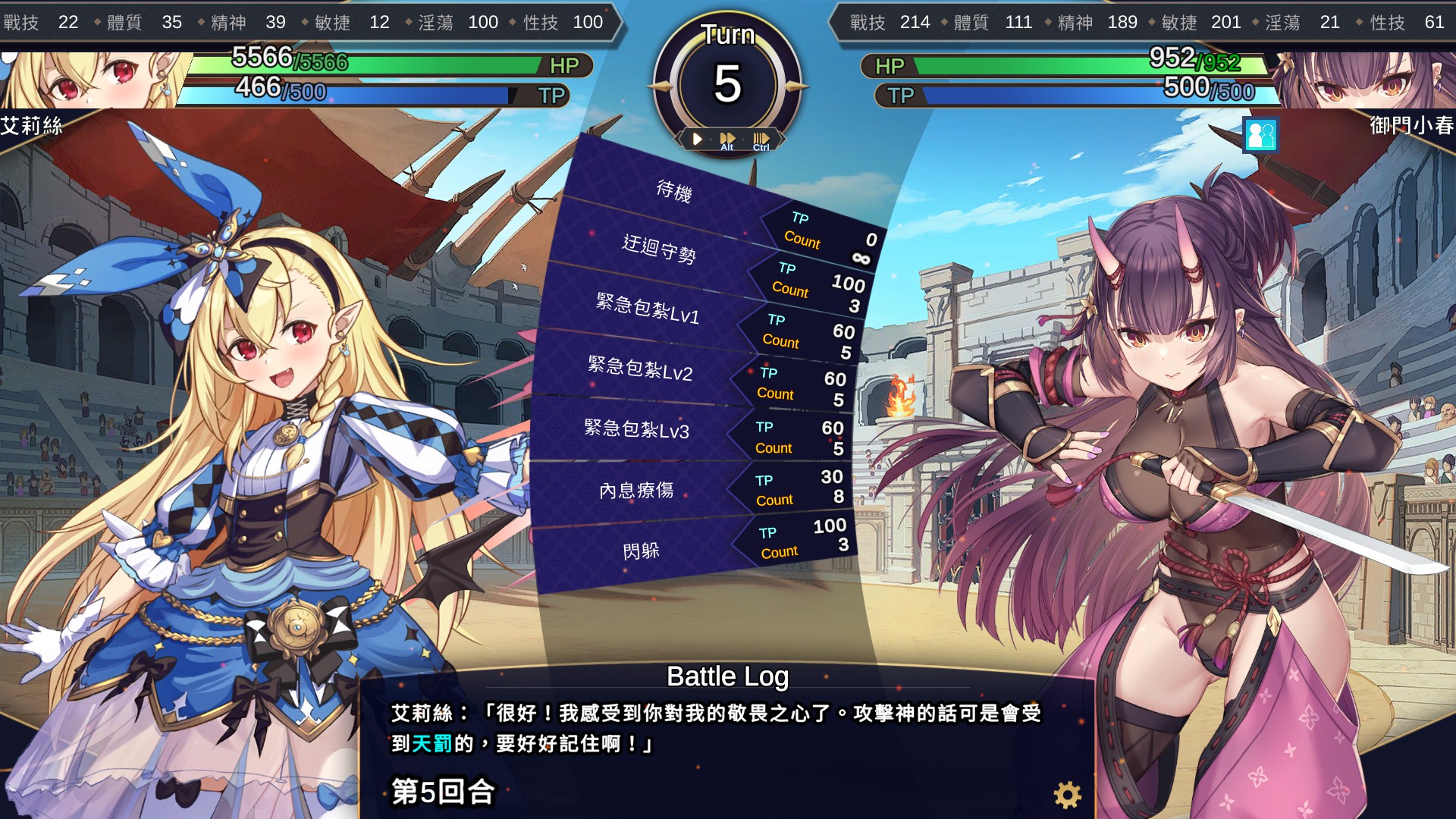The height and width of the screenshot is (819, 1456).
Task: Select the 閃躲 dodge skill
Action: pos(641,551)
